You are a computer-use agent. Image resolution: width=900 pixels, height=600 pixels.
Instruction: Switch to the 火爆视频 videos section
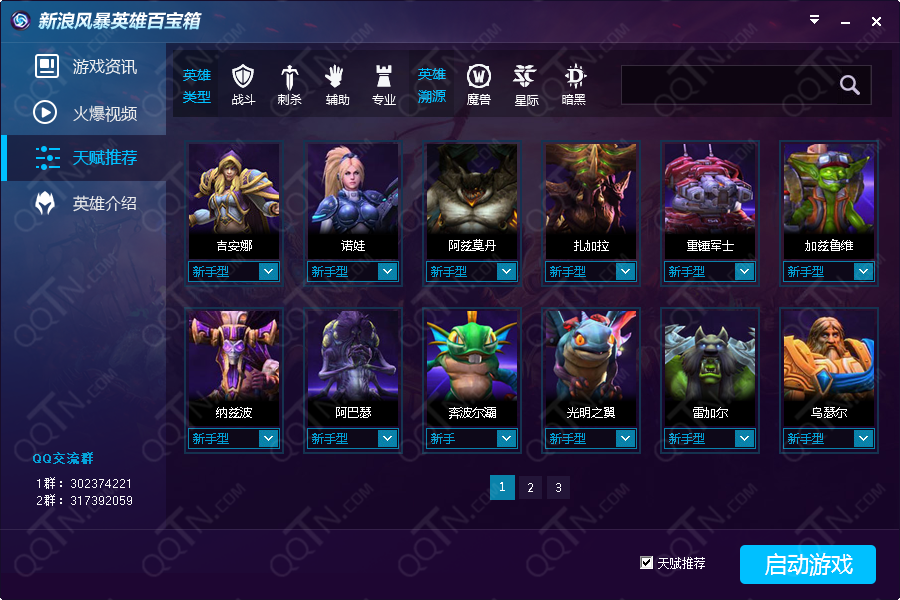pyautogui.click(x=85, y=113)
